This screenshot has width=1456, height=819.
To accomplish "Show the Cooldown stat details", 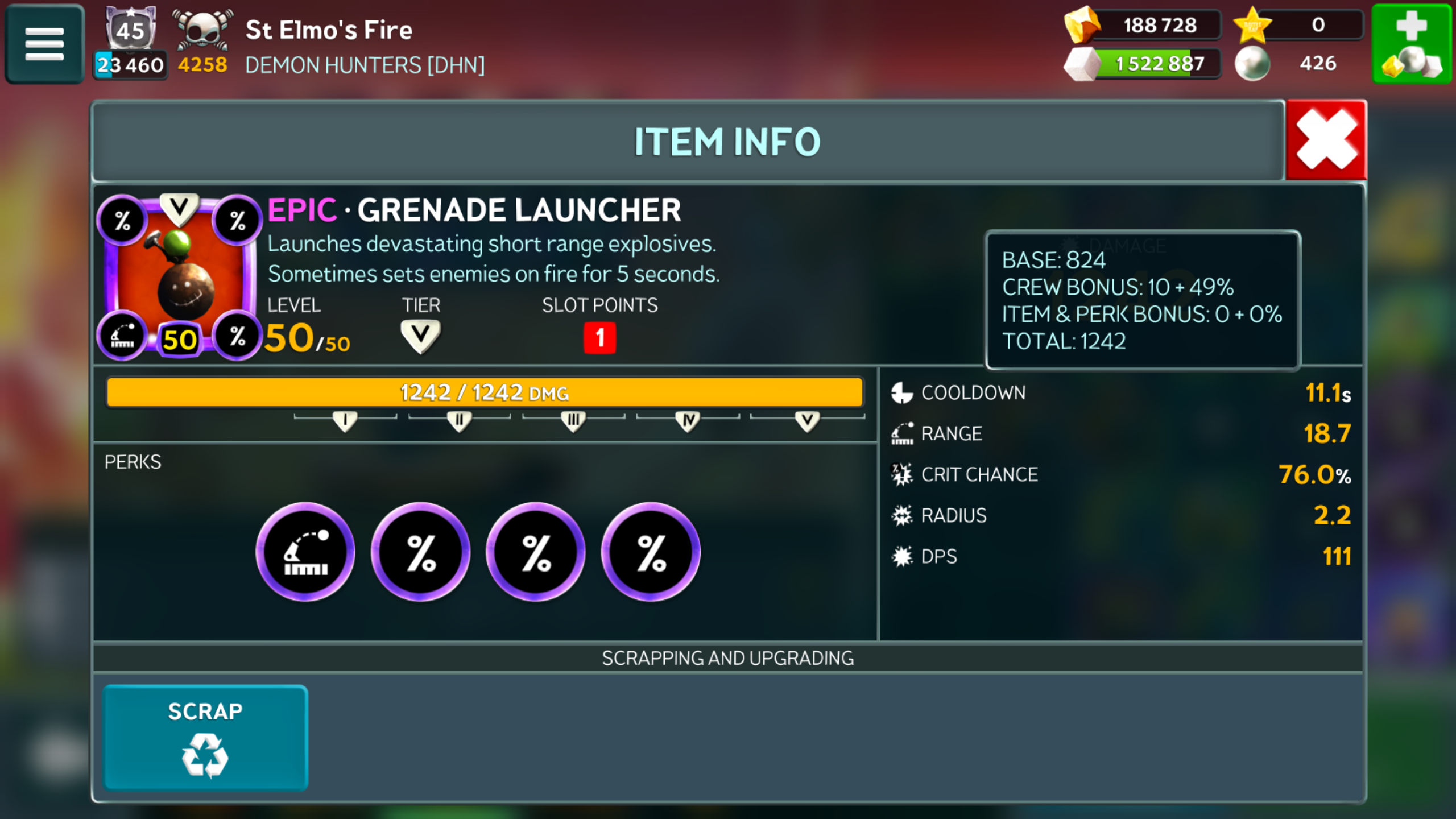I will click(x=1120, y=393).
